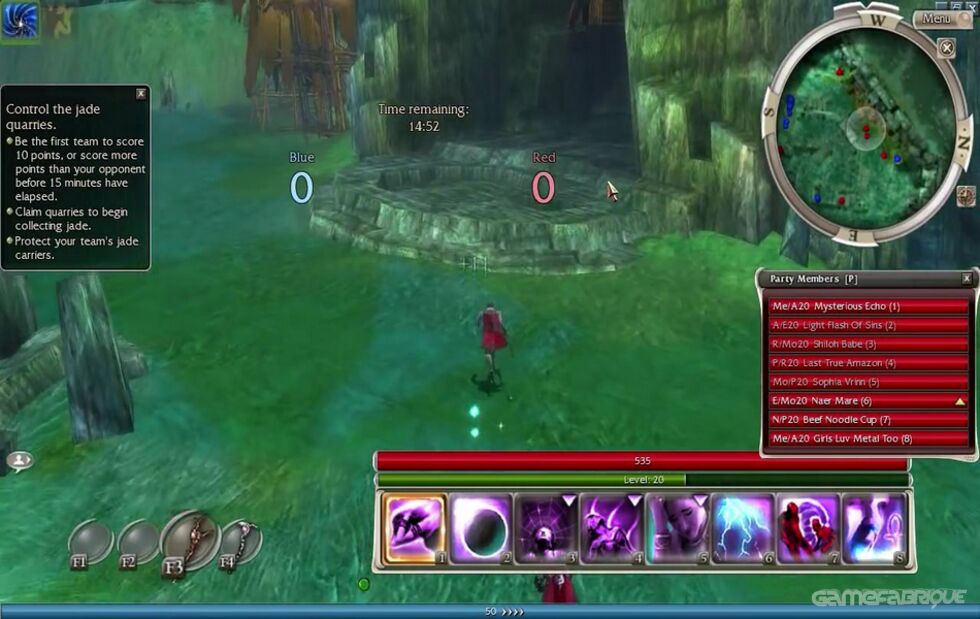This screenshot has width=980, height=619.
Task: Select Shiloh Babe in the party list
Action: (868, 344)
